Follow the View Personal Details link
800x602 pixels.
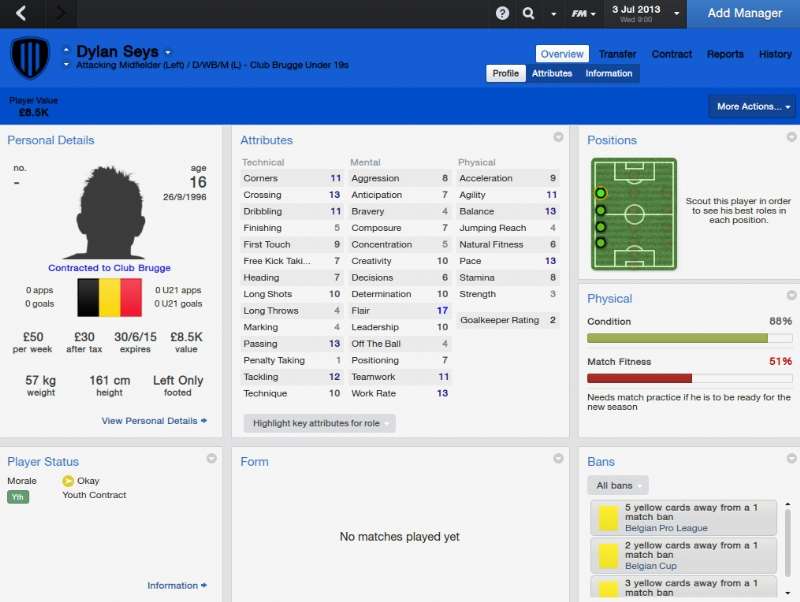[154, 421]
